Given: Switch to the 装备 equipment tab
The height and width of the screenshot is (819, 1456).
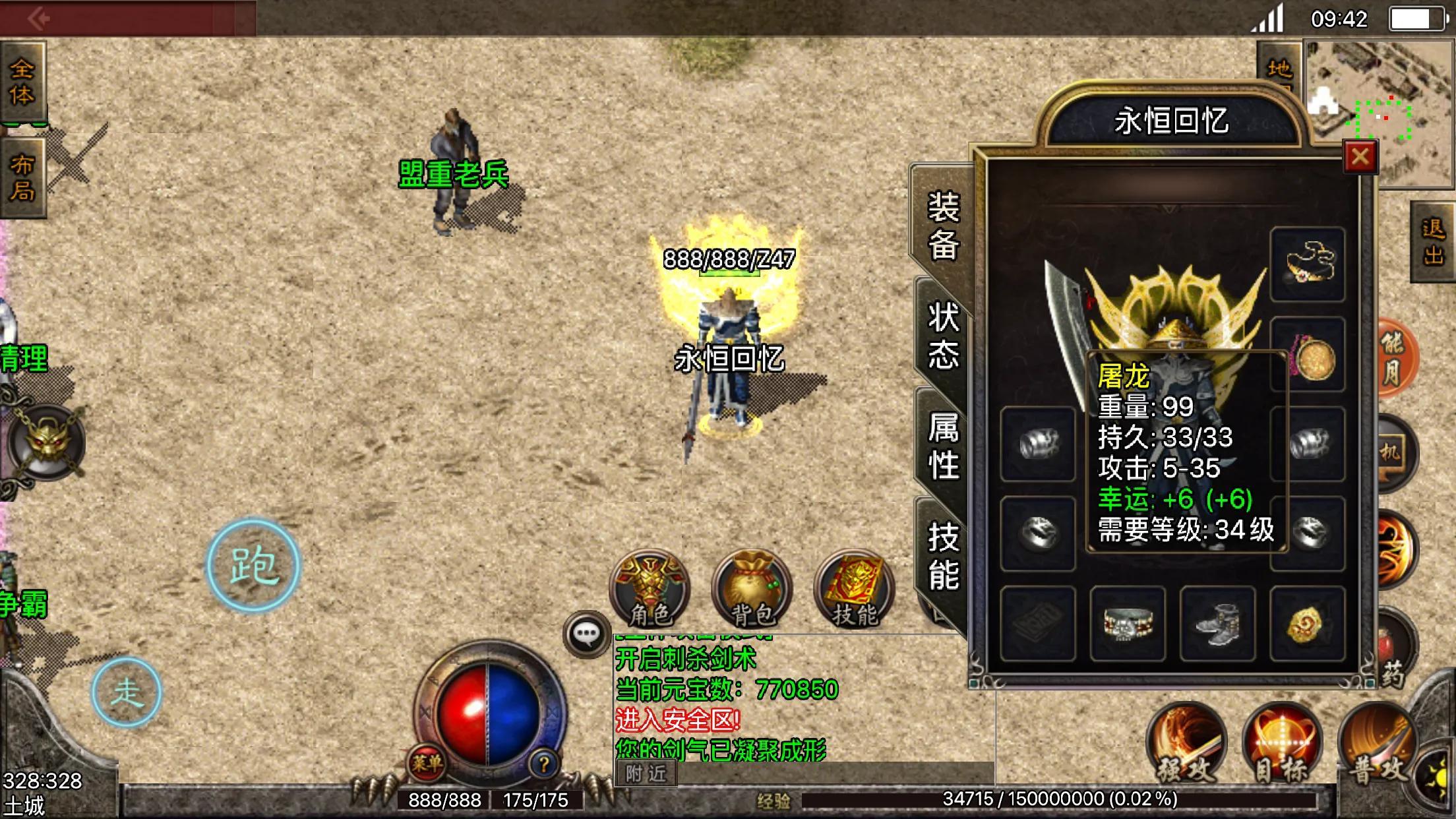Looking at the screenshot, I should point(943,226).
